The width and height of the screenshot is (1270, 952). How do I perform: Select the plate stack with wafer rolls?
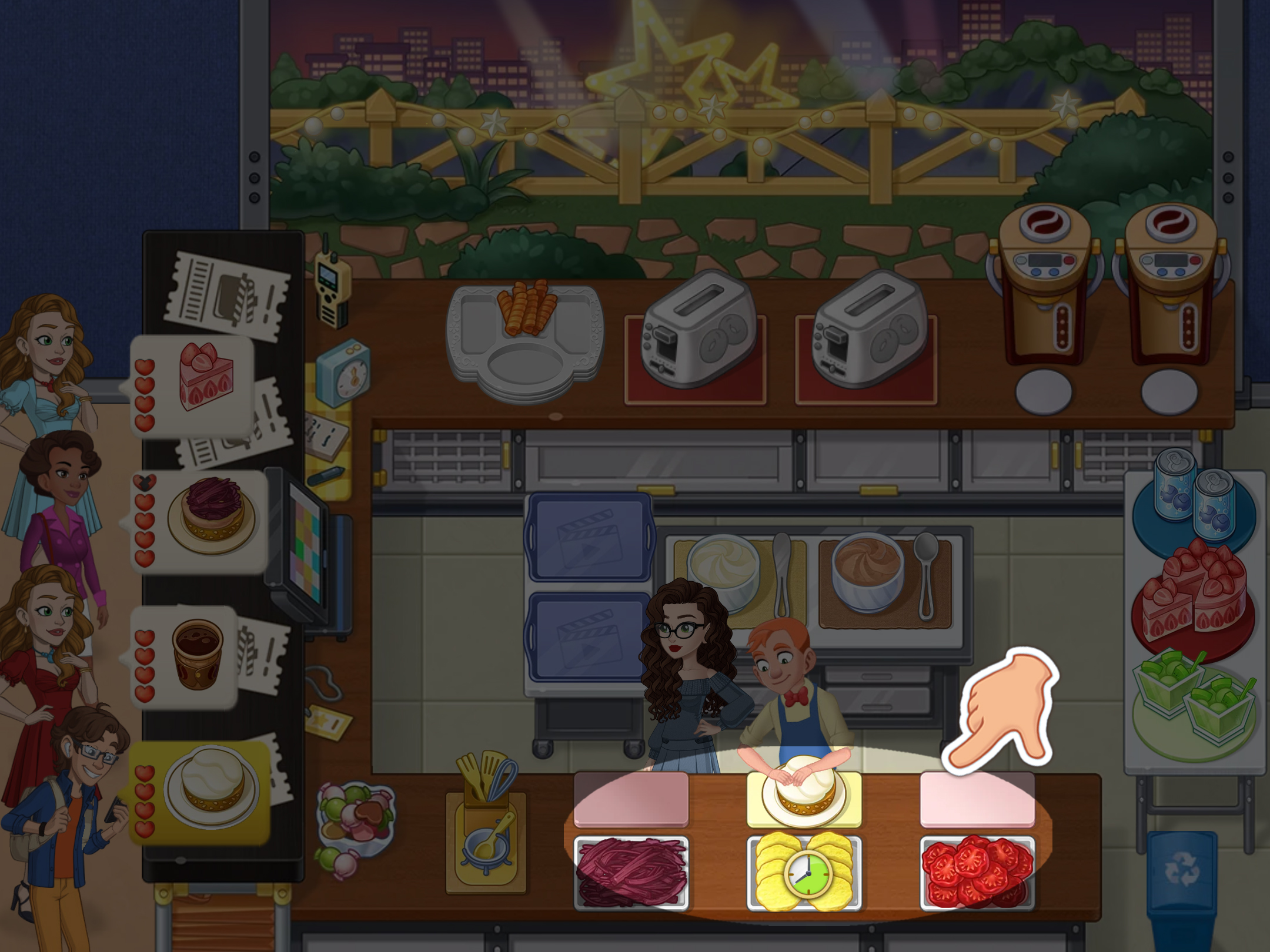524,341
